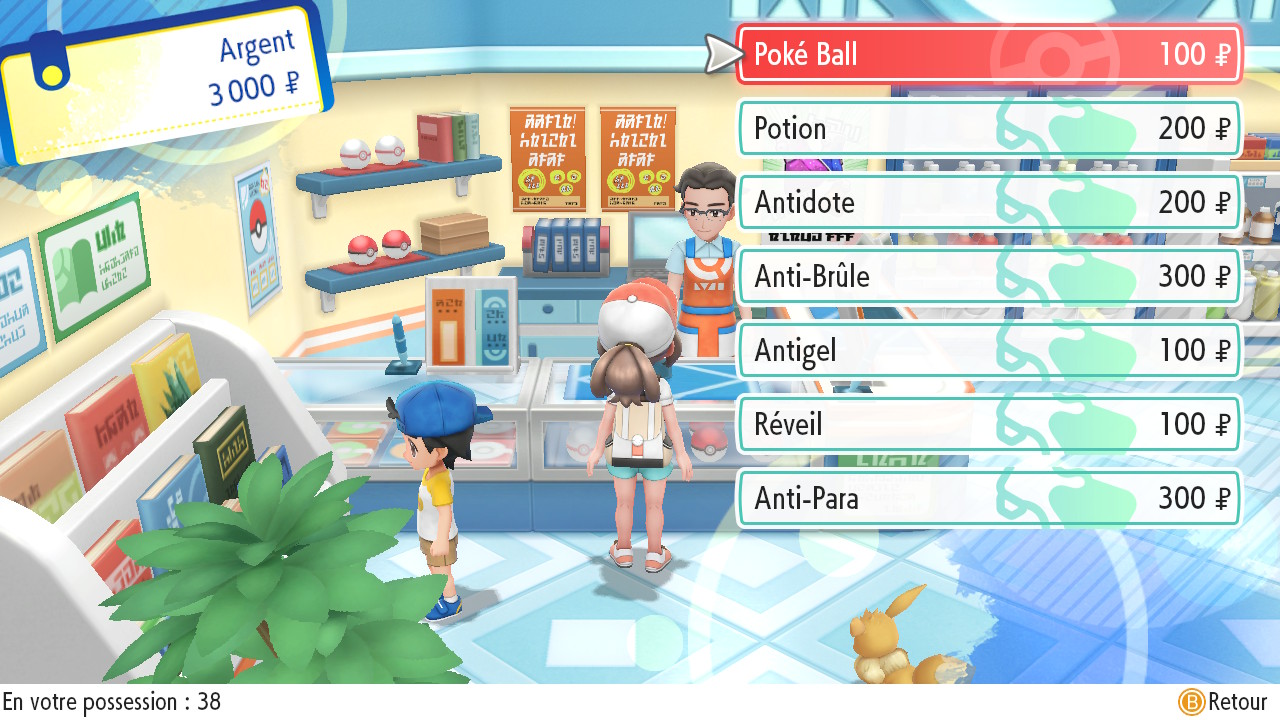Select the Poké Ball shop entry
Screen dimensions: 1280x720
988,54
